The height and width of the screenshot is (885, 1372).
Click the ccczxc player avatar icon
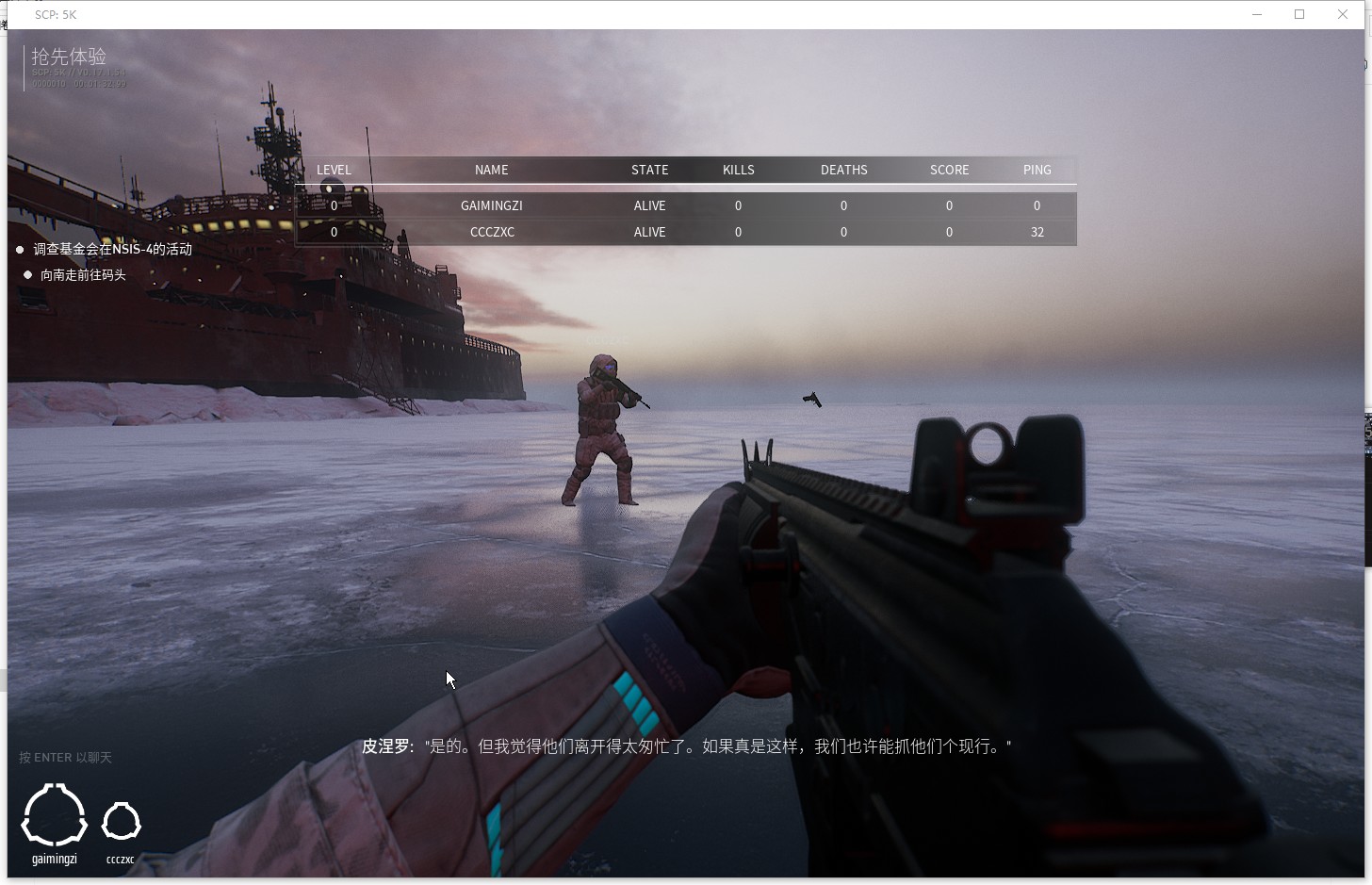click(x=121, y=822)
